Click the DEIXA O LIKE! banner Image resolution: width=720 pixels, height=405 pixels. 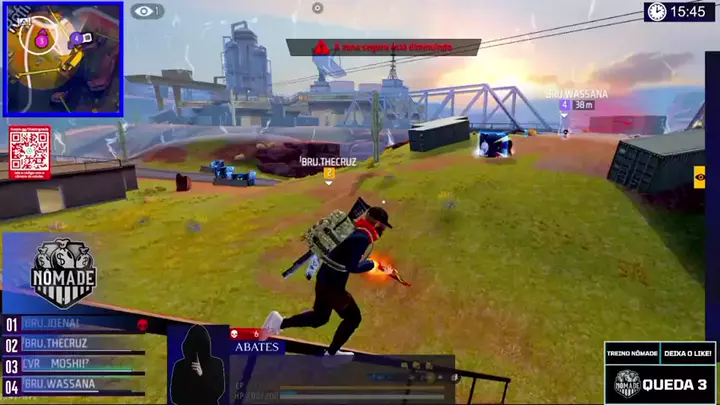[687, 352]
